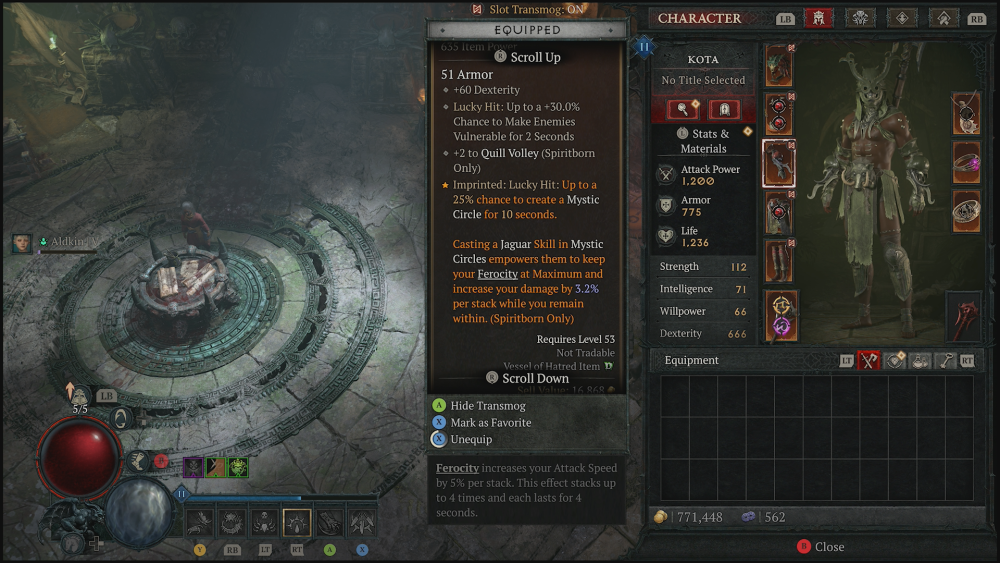Select the silver band ring slot
Screen dimensions: 1000x563
(966, 211)
